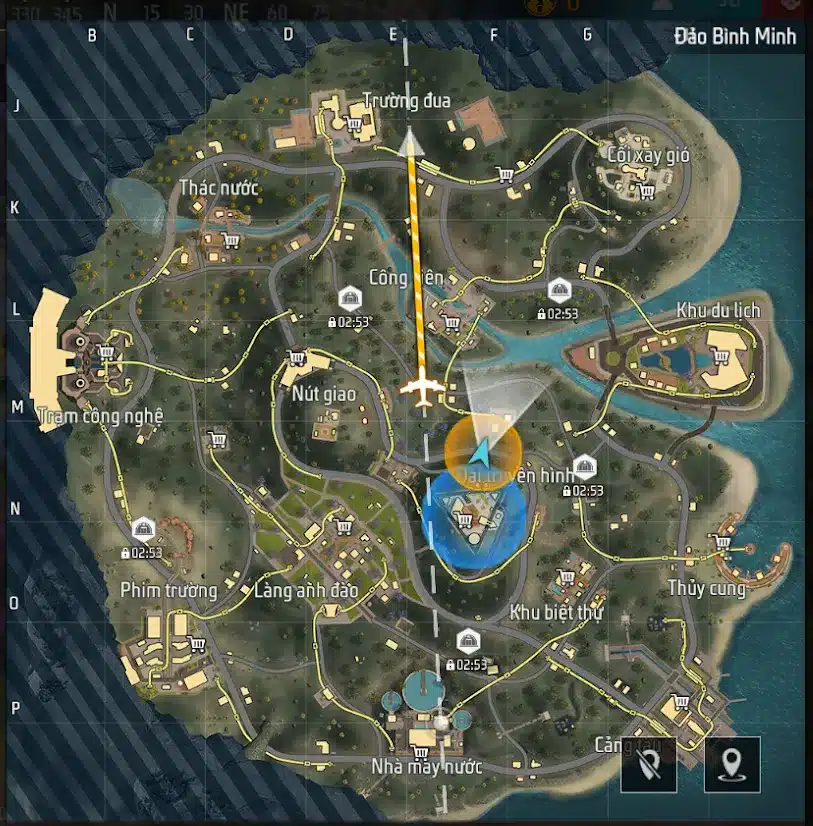Select the Khu biệt thự location label
The width and height of the screenshot is (813, 826).
[556, 612]
